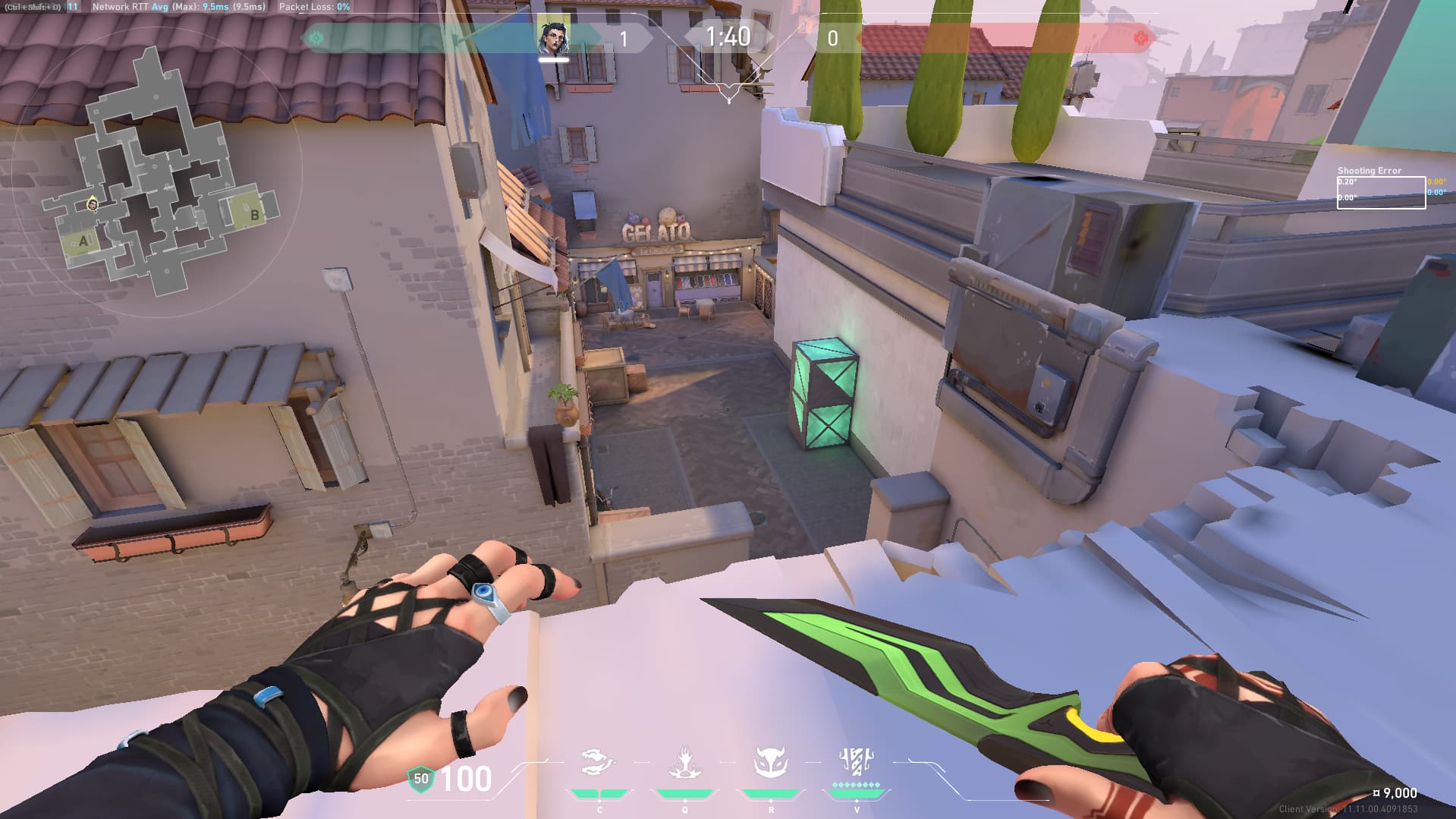Activate the Prowler ability icon
The height and width of the screenshot is (819, 1456).
[598, 763]
